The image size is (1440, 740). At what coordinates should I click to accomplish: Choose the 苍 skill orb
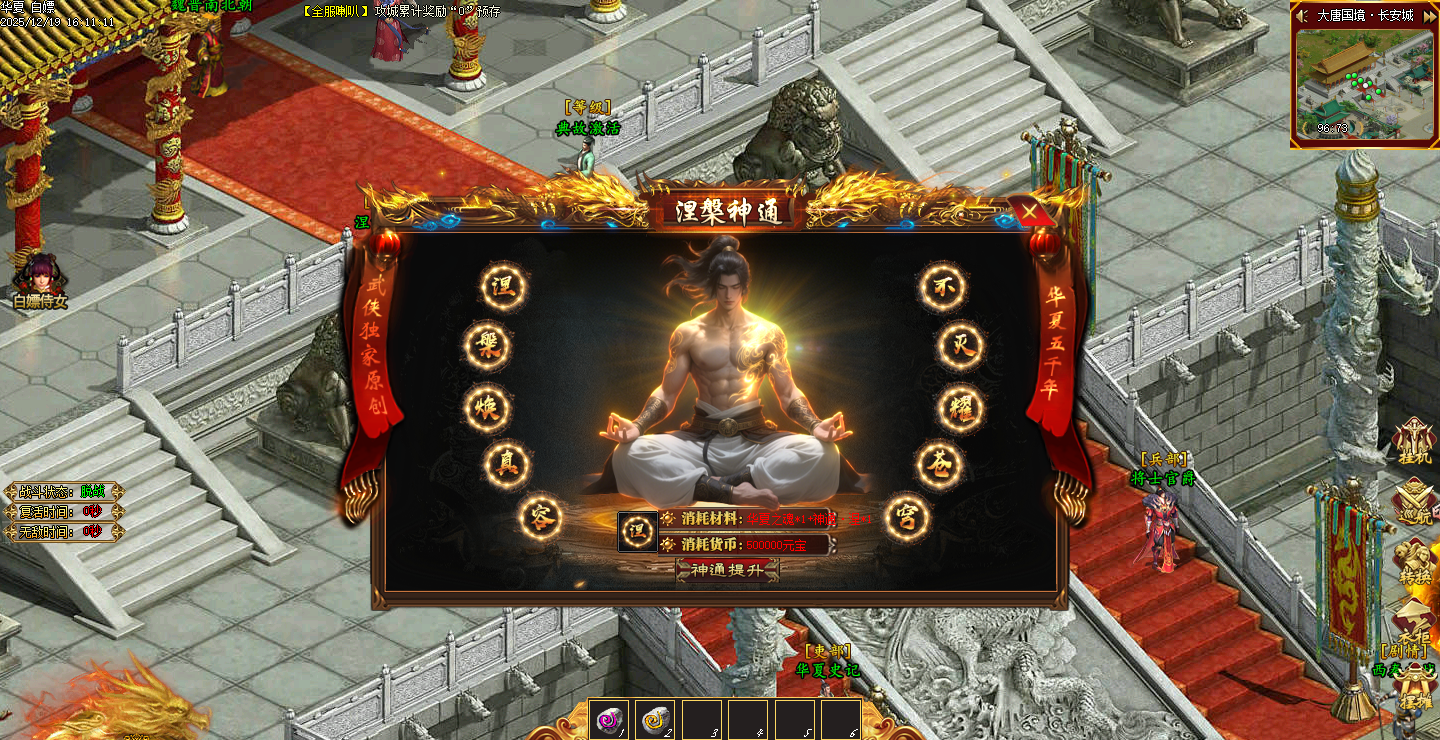pos(940,464)
